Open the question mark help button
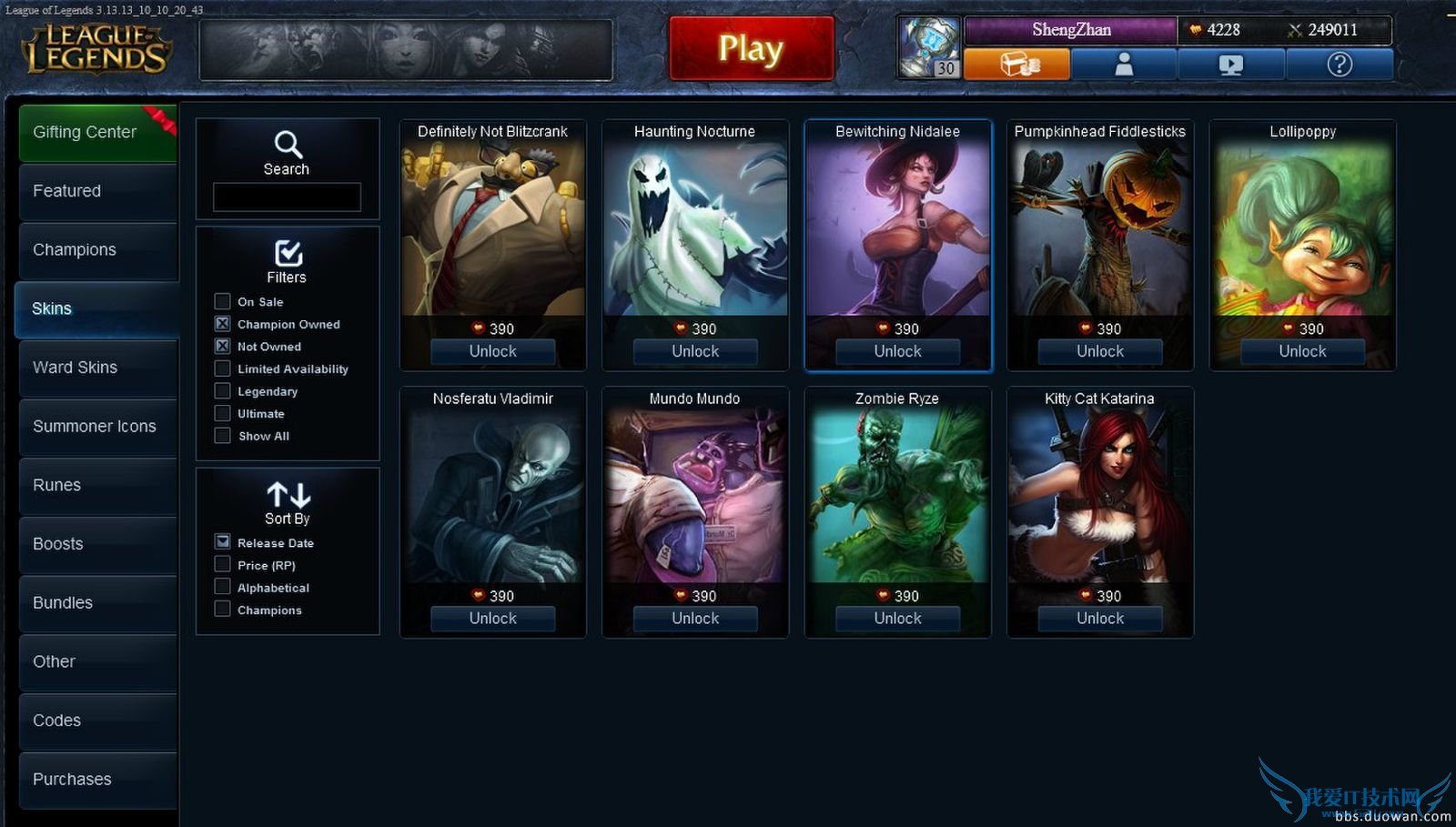 click(x=1340, y=65)
